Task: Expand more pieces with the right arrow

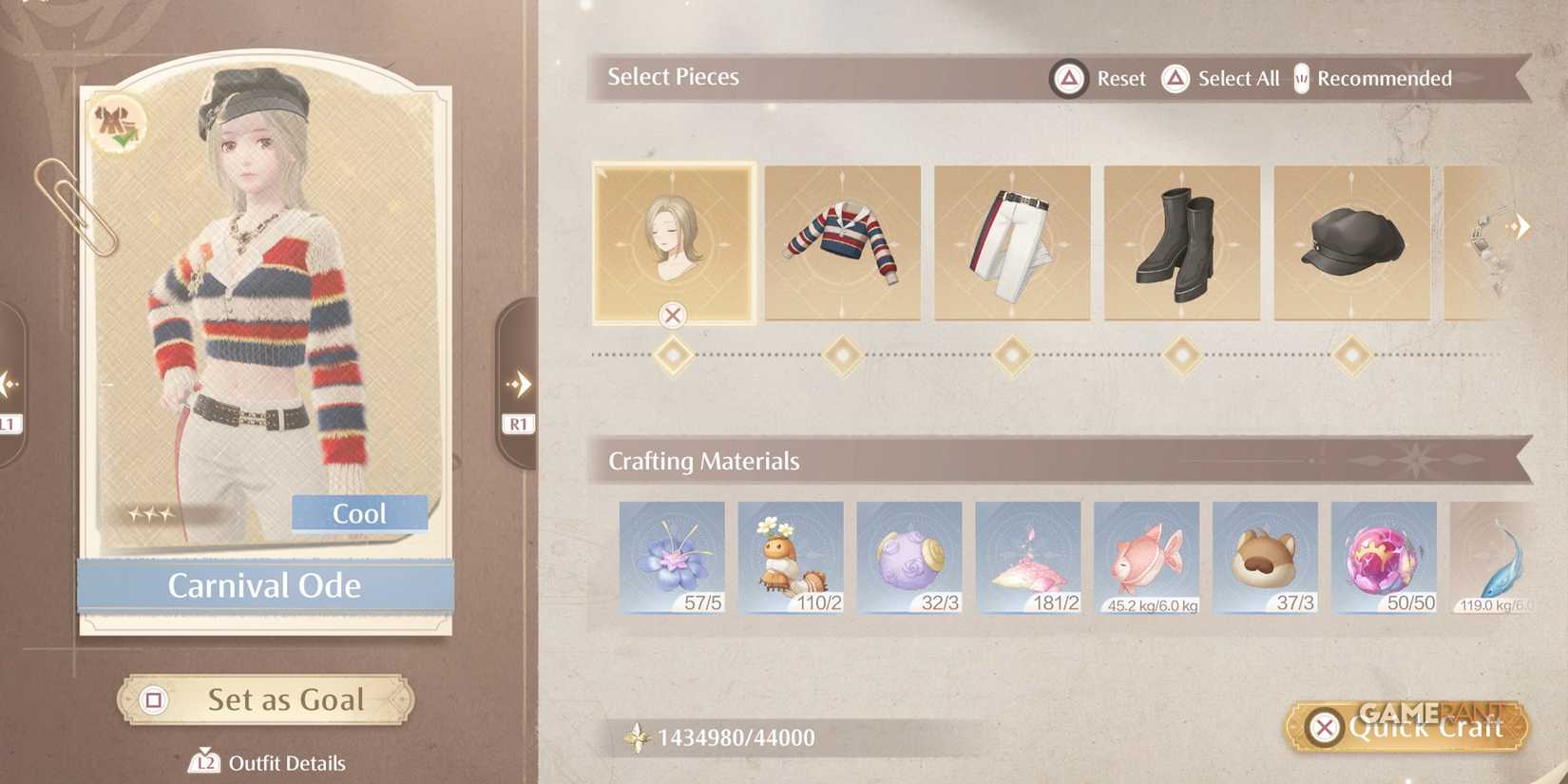Action: pyautogui.click(x=1521, y=225)
